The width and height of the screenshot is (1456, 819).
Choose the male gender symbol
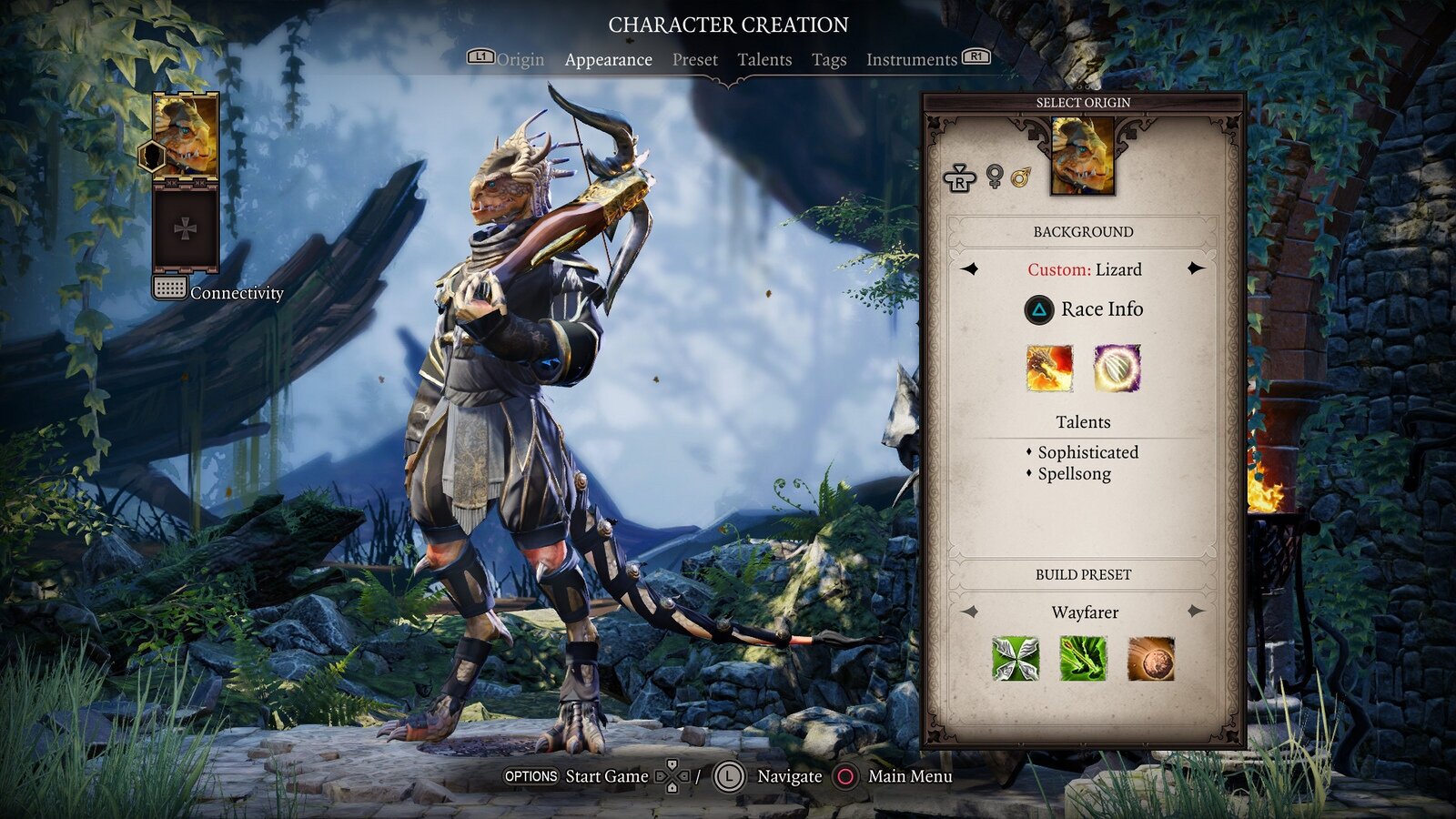click(x=1021, y=176)
